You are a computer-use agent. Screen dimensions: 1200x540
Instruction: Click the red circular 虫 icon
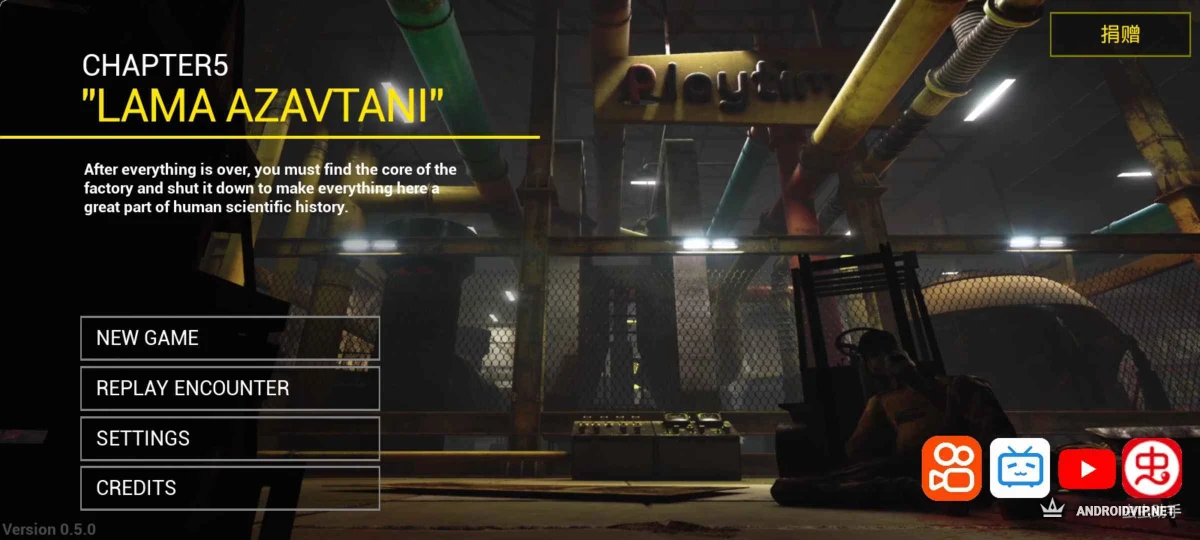point(1151,468)
